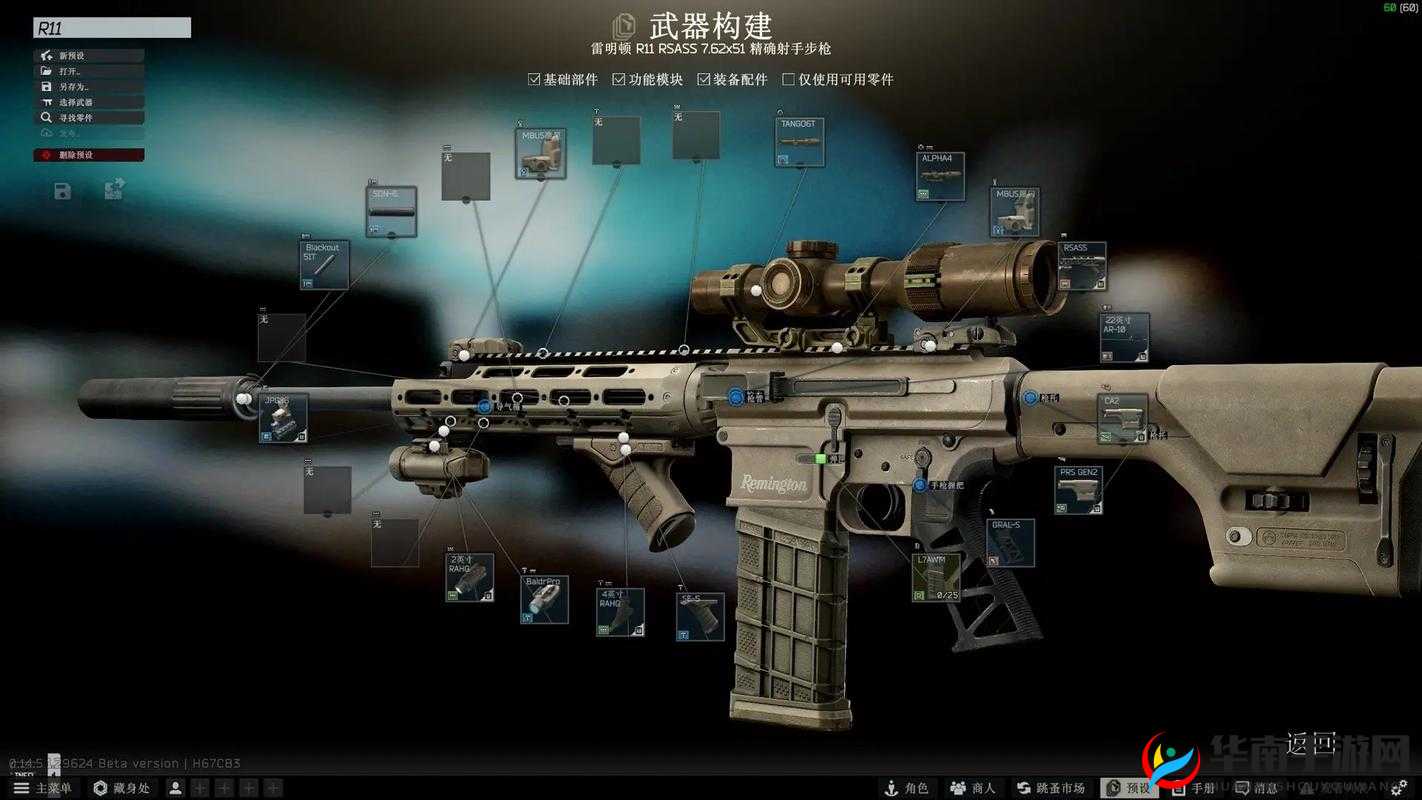Click the save preset disk icon
Image resolution: width=1422 pixels, height=800 pixels.
click(62, 191)
